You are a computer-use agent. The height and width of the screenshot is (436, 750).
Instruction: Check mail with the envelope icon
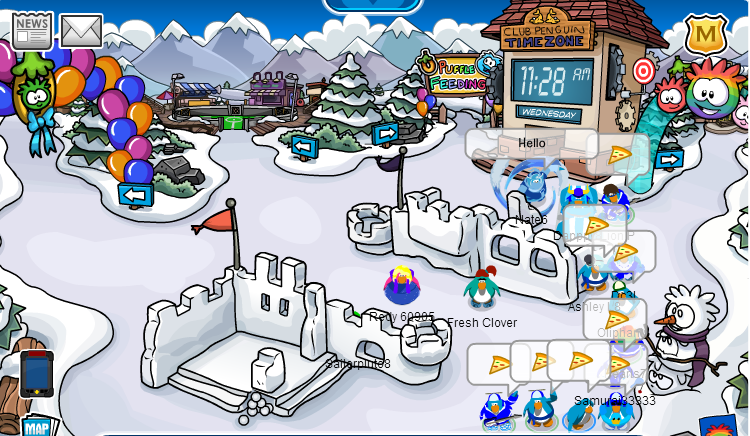[x=81, y=31]
